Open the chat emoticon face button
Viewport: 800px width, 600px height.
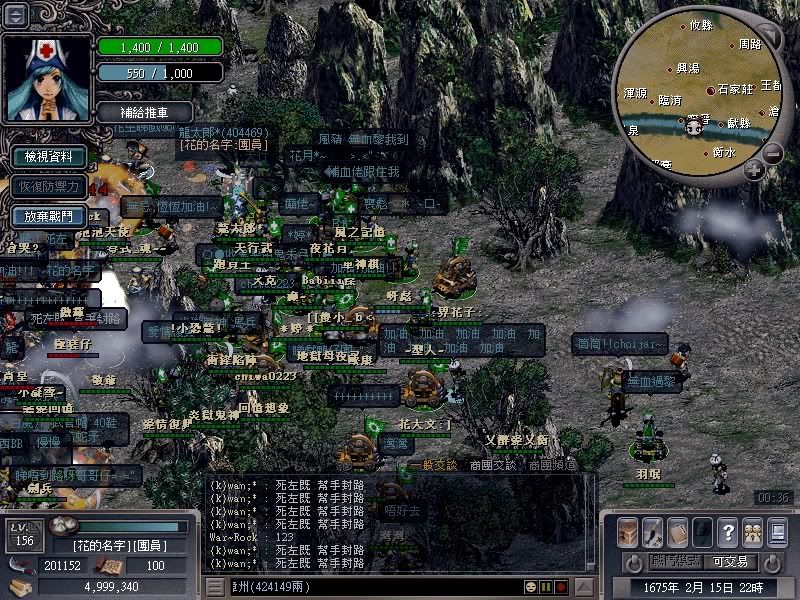pos(529,586)
